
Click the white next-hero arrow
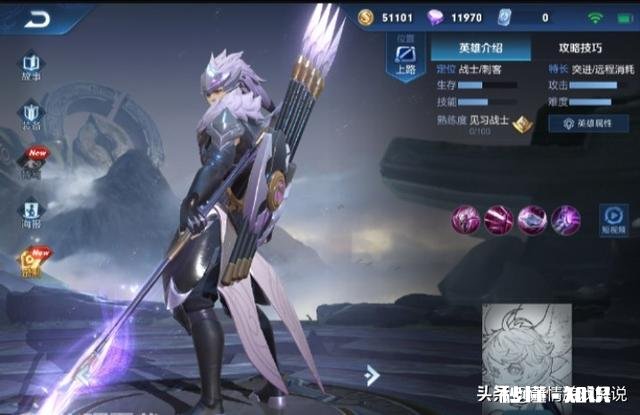372,376
